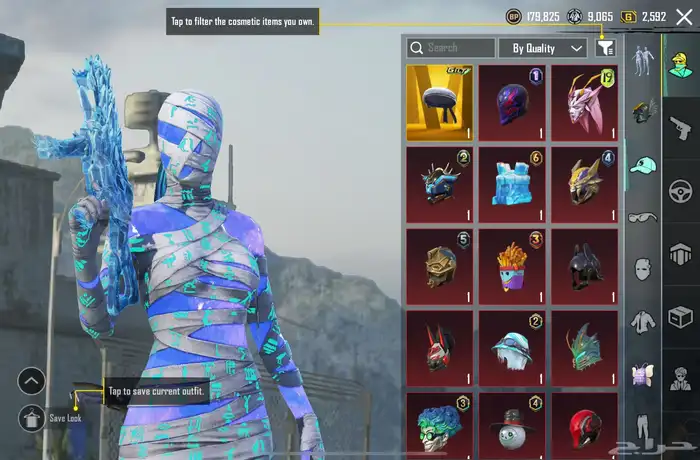This screenshot has width=700, height=460.
Task: Pick the teal bucket hat with goggles
Action: [511, 347]
